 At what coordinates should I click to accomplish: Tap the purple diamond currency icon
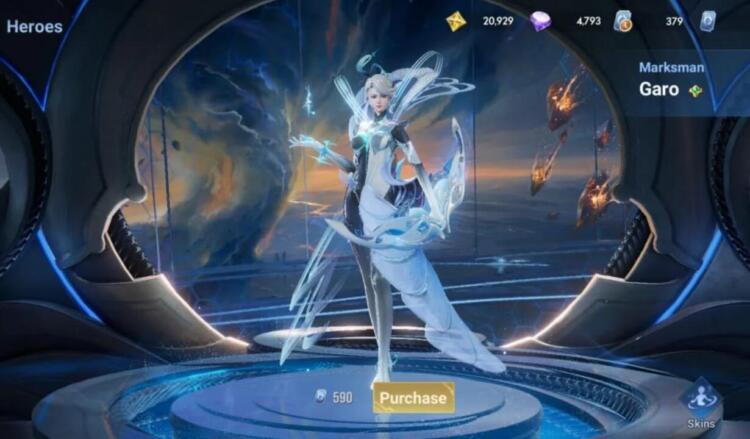coord(541,21)
